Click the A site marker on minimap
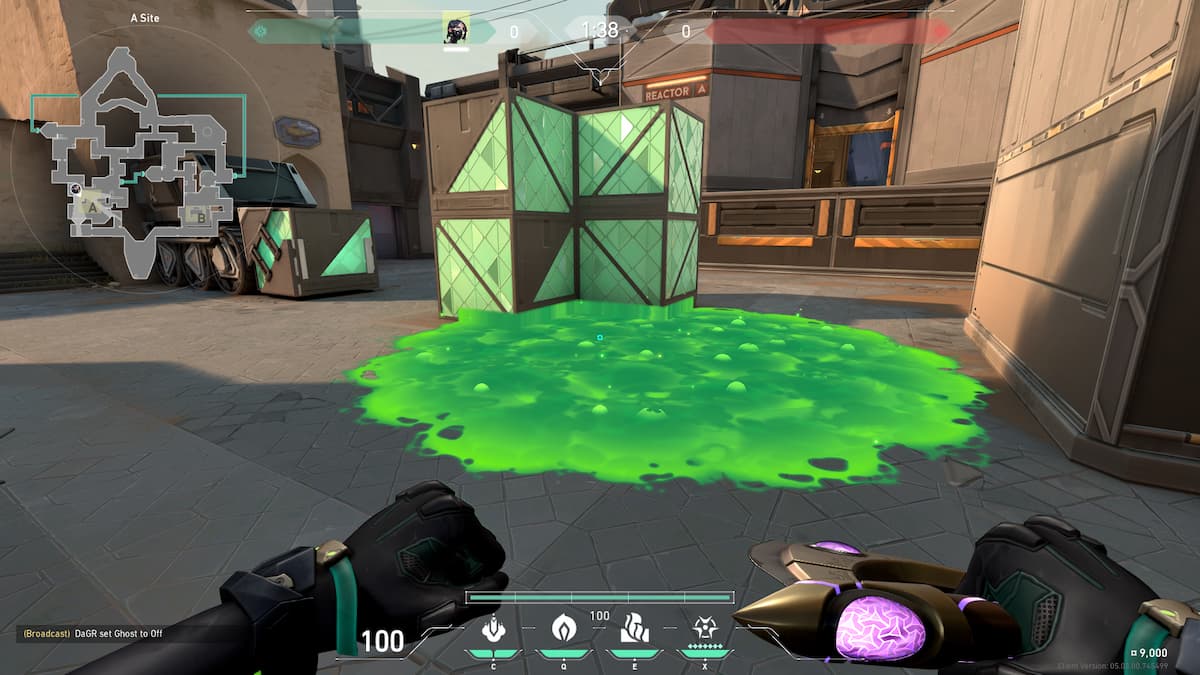This screenshot has width=1200, height=675. pos(94,208)
